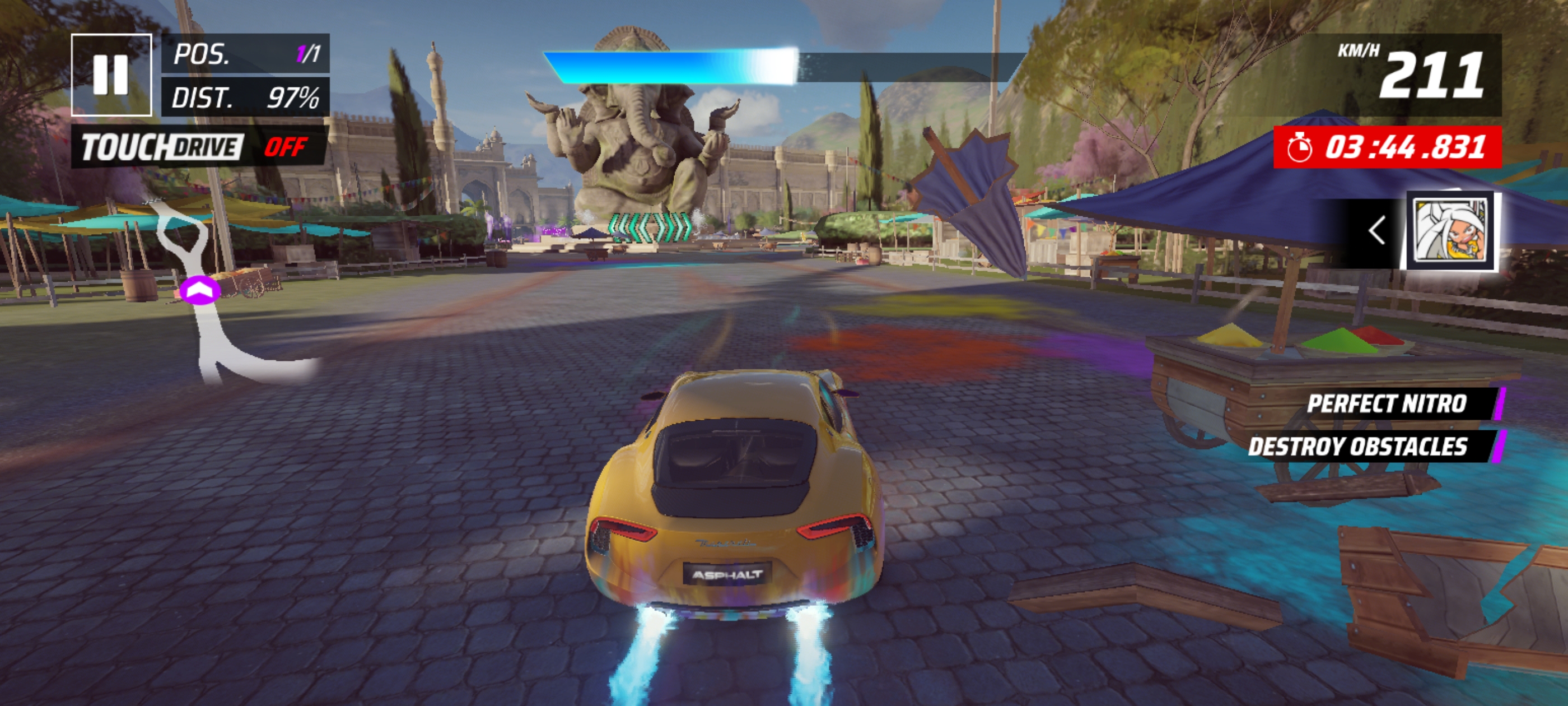
Task: Pause the race with the pause button
Action: (x=111, y=75)
